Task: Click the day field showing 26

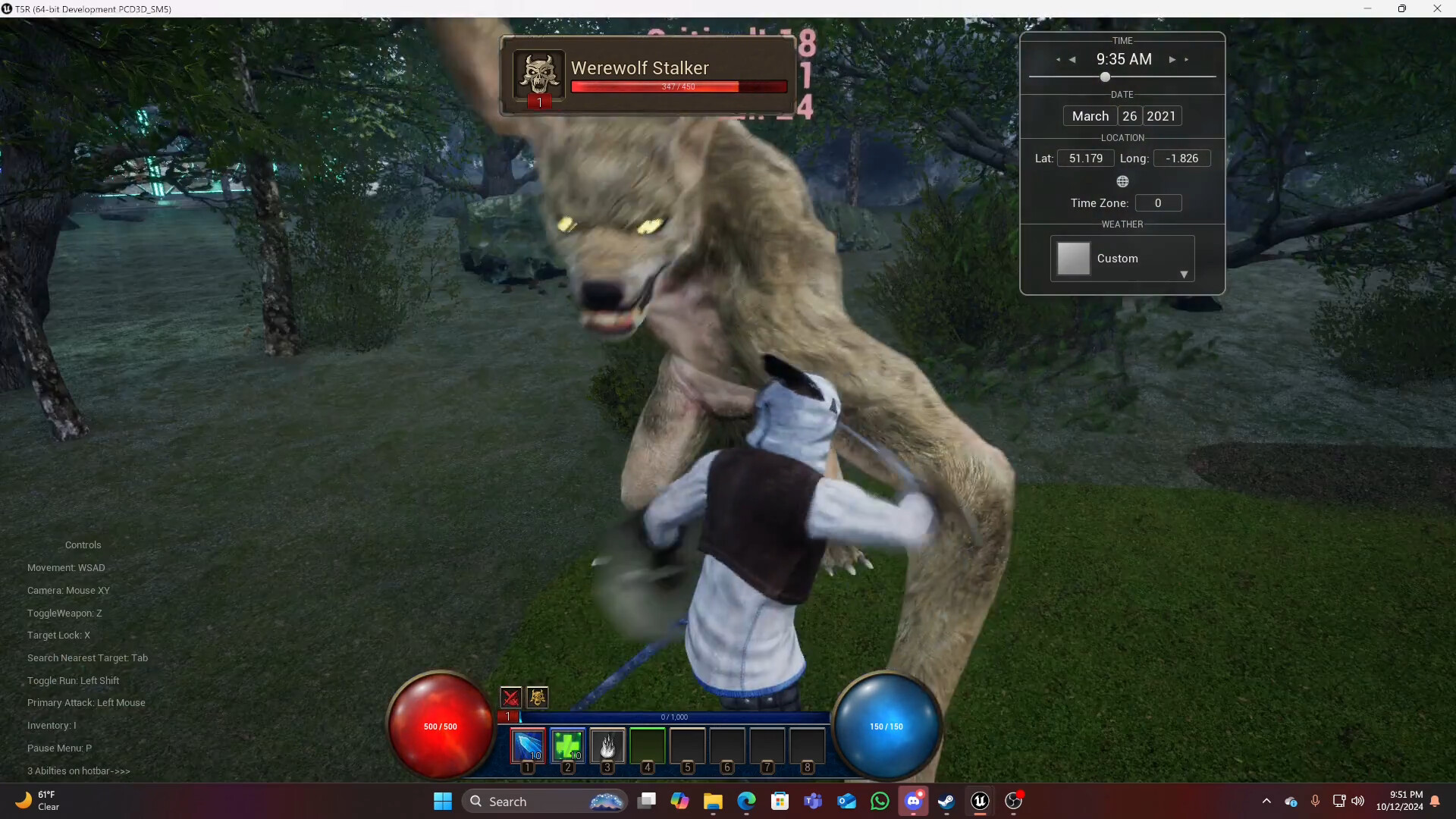Action: [x=1129, y=115]
